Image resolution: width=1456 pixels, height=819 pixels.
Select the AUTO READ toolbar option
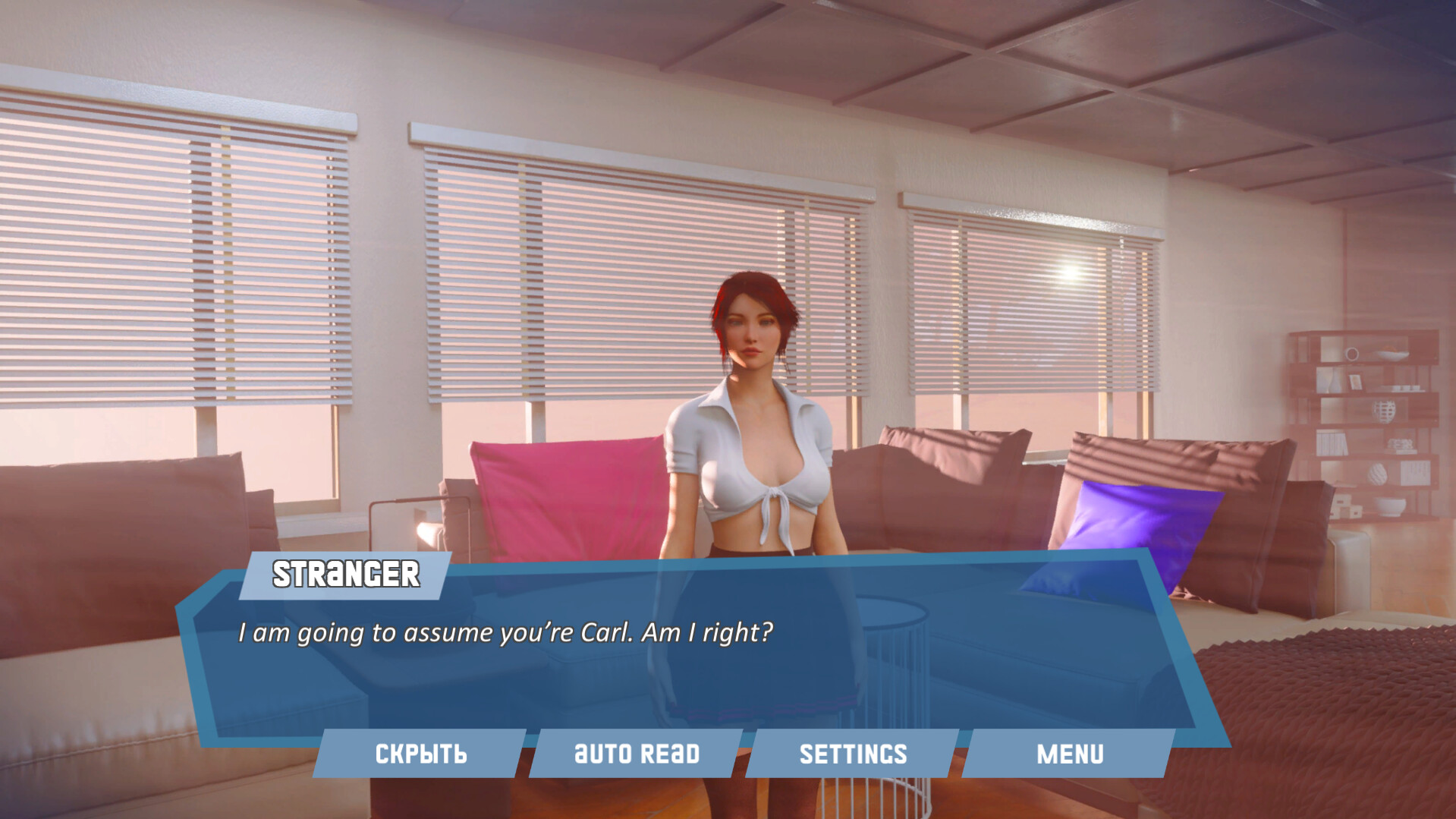click(637, 754)
